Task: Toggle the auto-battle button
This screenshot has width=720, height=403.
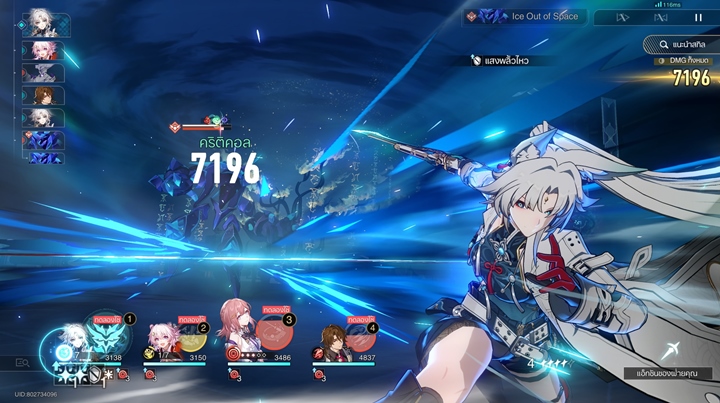Action: tap(660, 17)
